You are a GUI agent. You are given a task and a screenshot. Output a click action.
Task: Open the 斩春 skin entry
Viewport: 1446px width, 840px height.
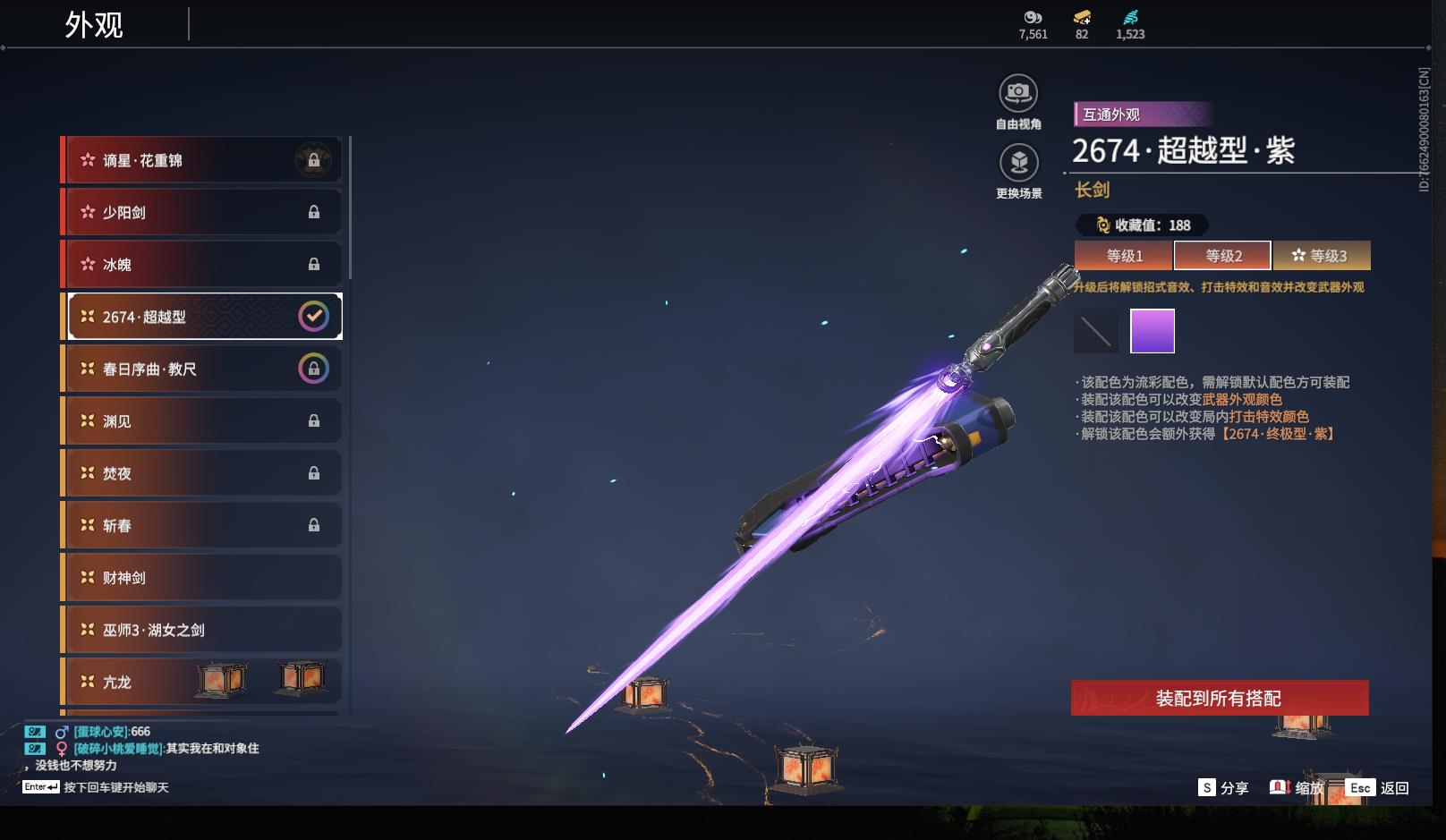coord(202,525)
